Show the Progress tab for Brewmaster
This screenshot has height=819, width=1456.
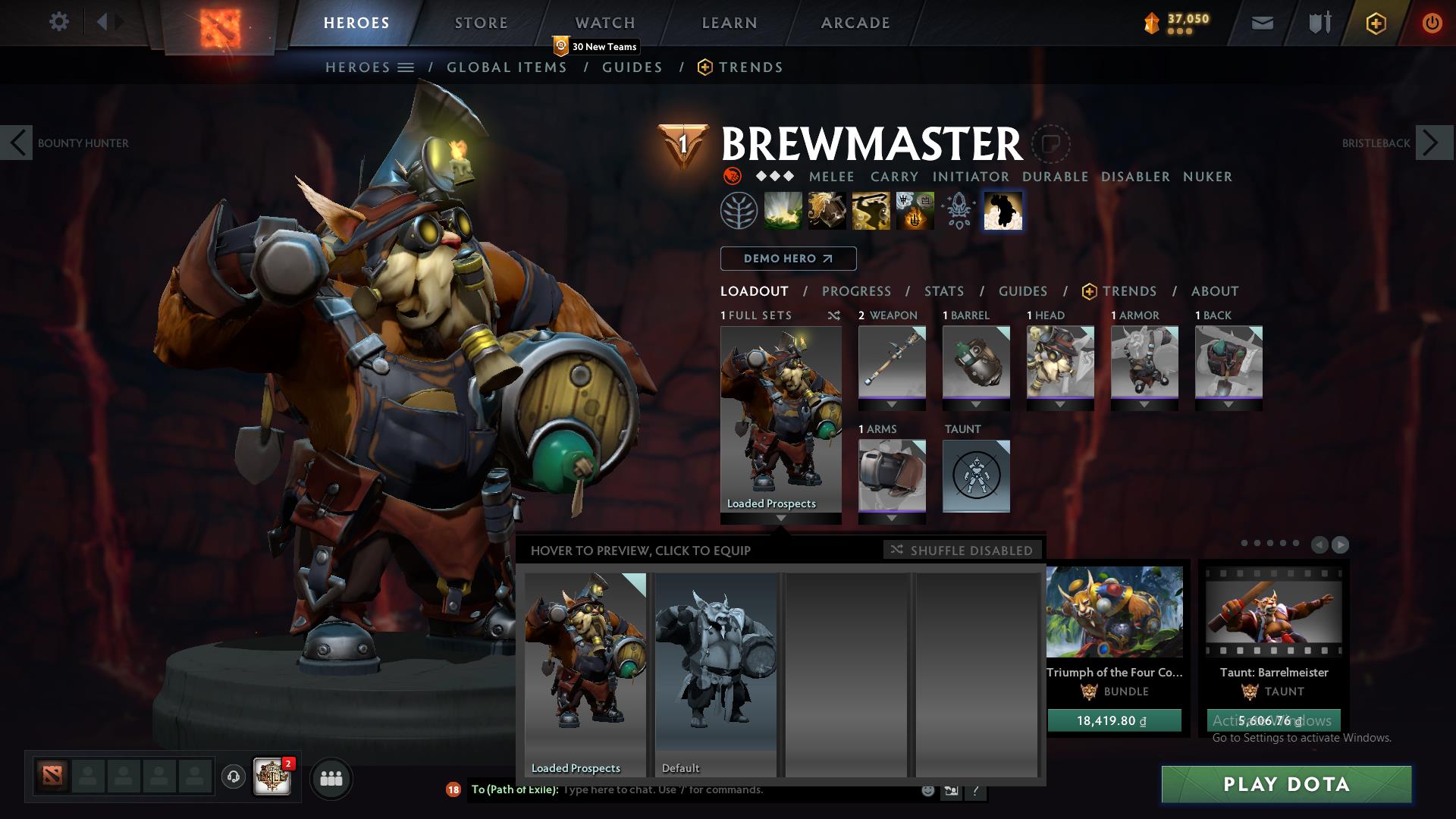pos(856,291)
